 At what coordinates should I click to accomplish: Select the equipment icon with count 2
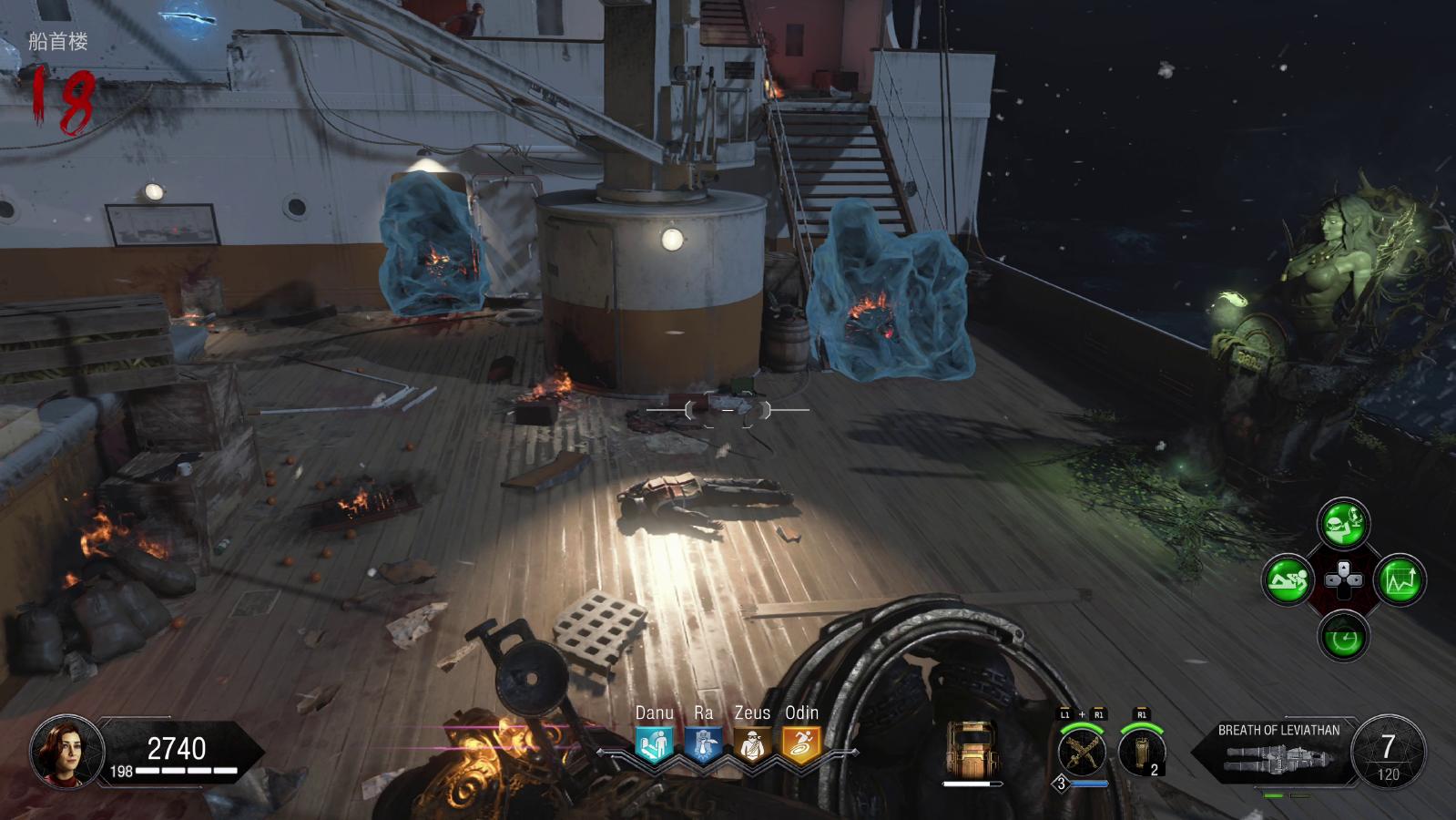tap(1142, 753)
